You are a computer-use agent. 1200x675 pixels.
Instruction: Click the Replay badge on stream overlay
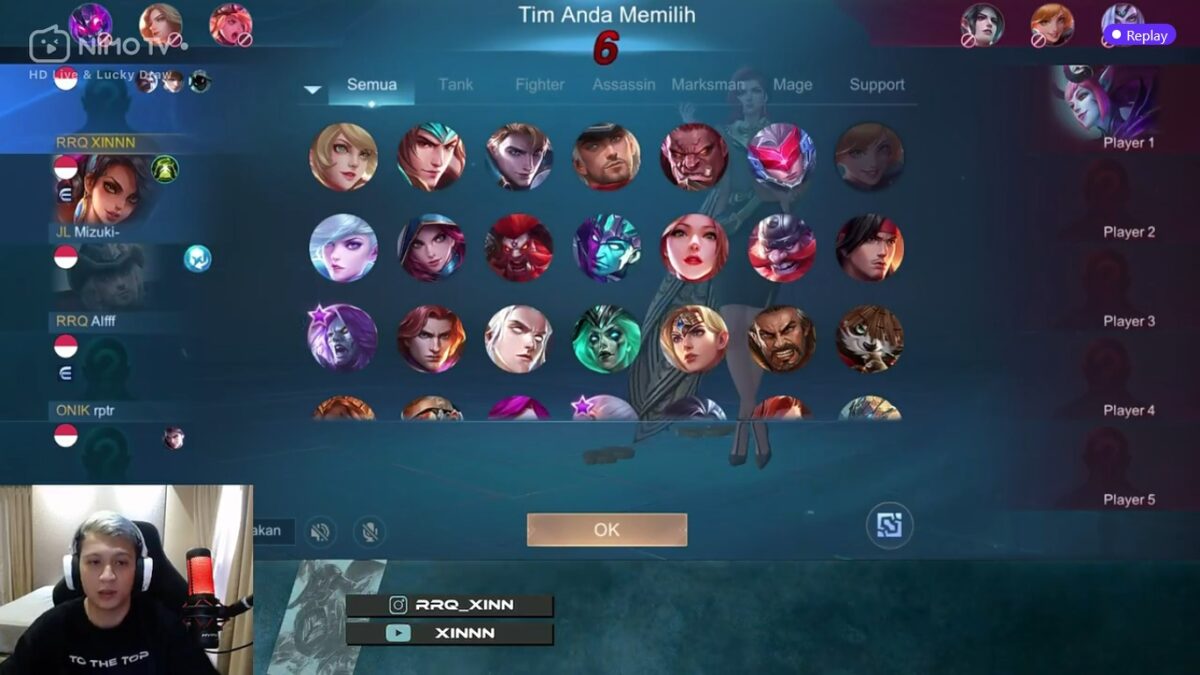(x=1139, y=35)
